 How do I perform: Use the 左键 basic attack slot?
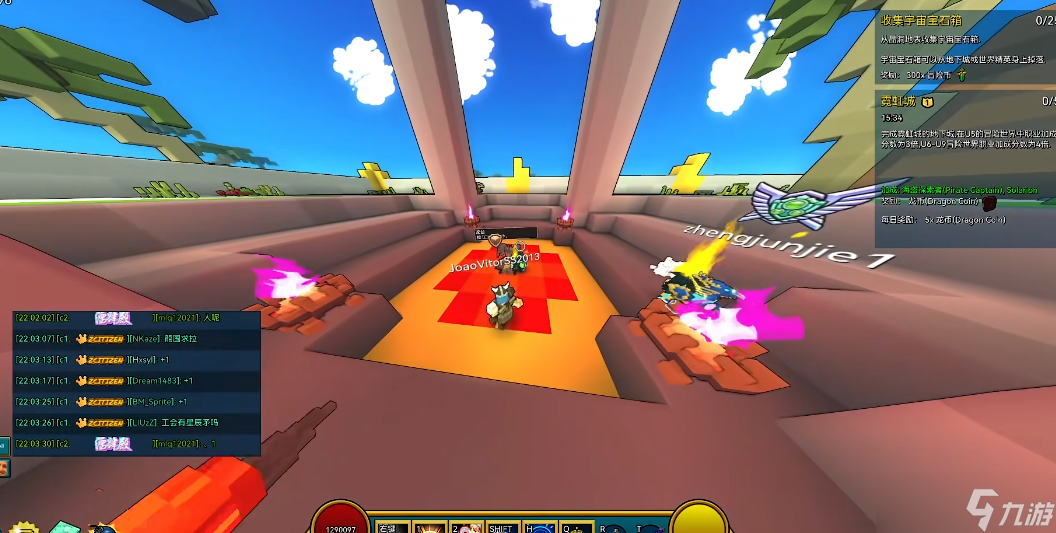(391, 527)
